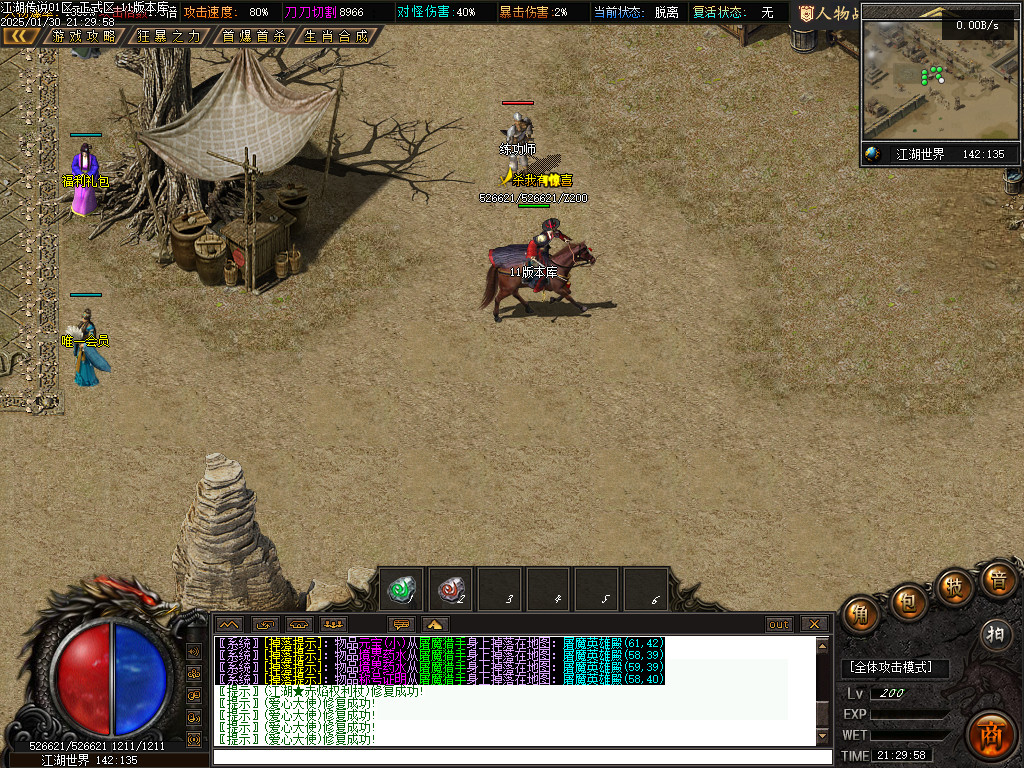The height and width of the screenshot is (768, 1024).
Task: Open the 角 character round button
Action: point(860,614)
